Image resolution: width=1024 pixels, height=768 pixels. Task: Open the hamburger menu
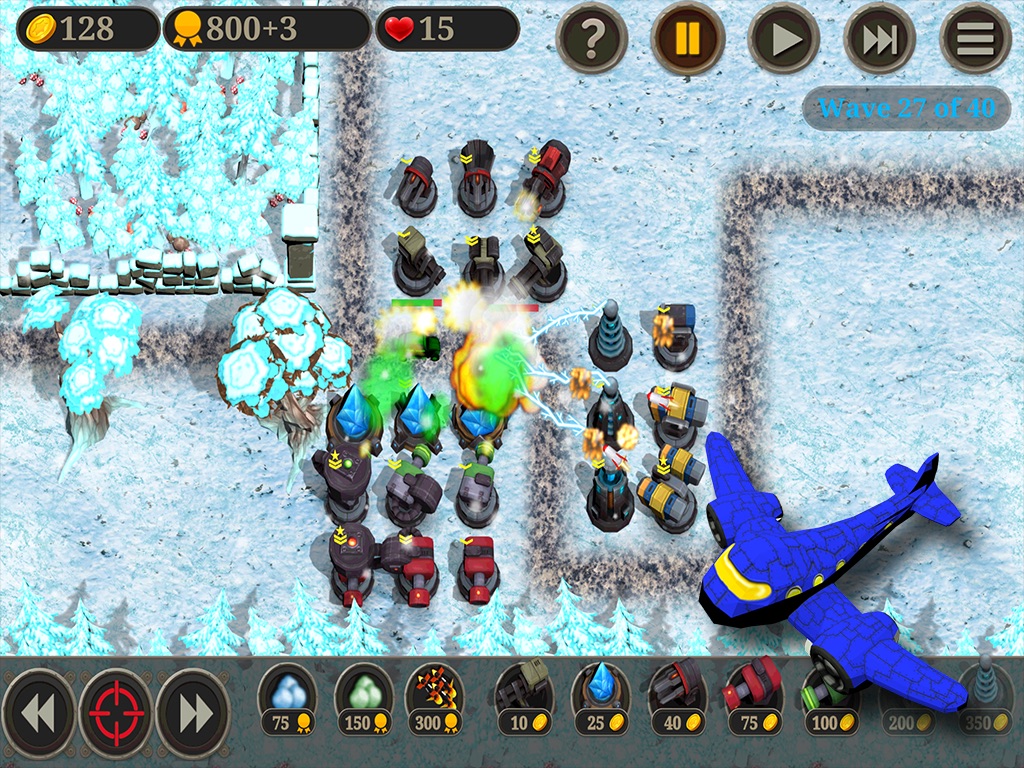click(x=976, y=38)
